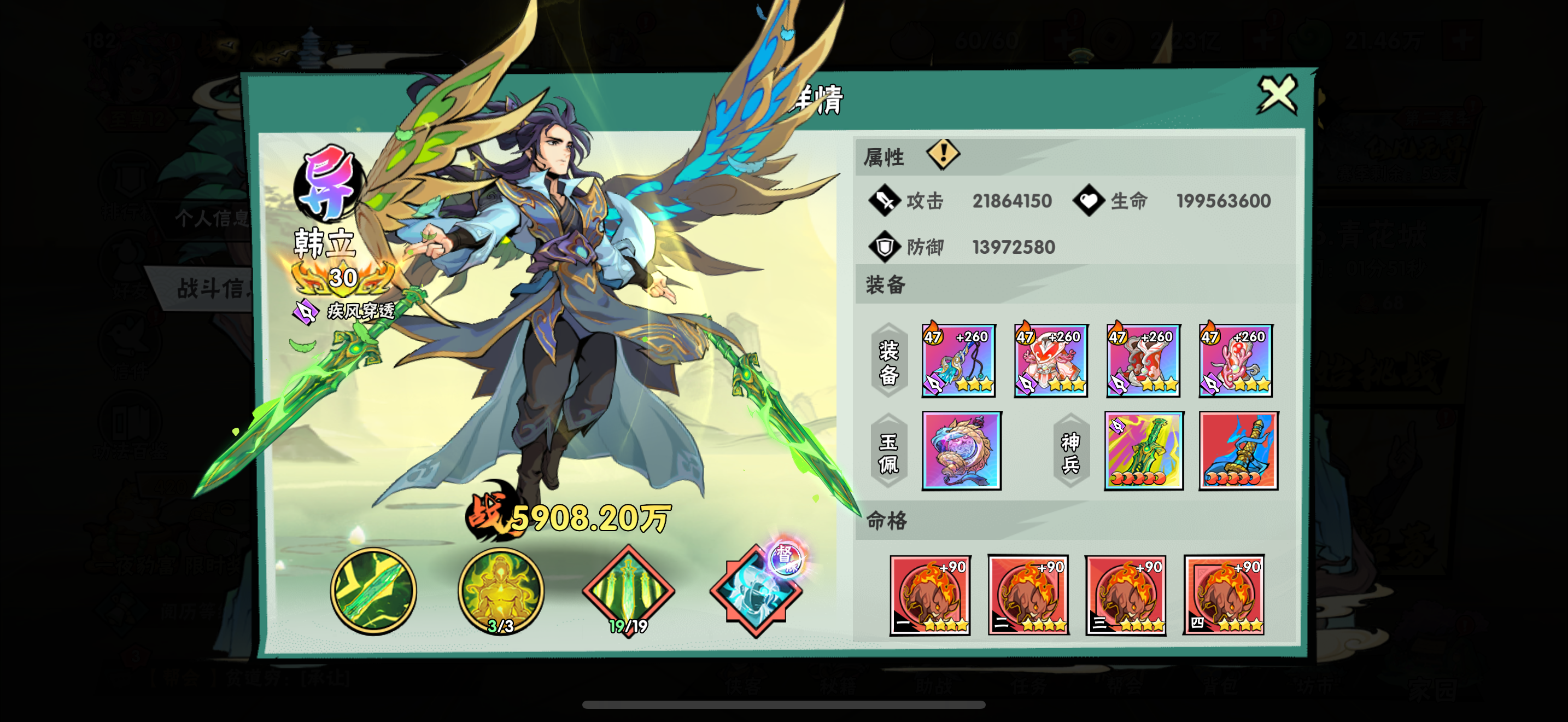Click the 属性 warning exclamation icon

tap(942, 155)
